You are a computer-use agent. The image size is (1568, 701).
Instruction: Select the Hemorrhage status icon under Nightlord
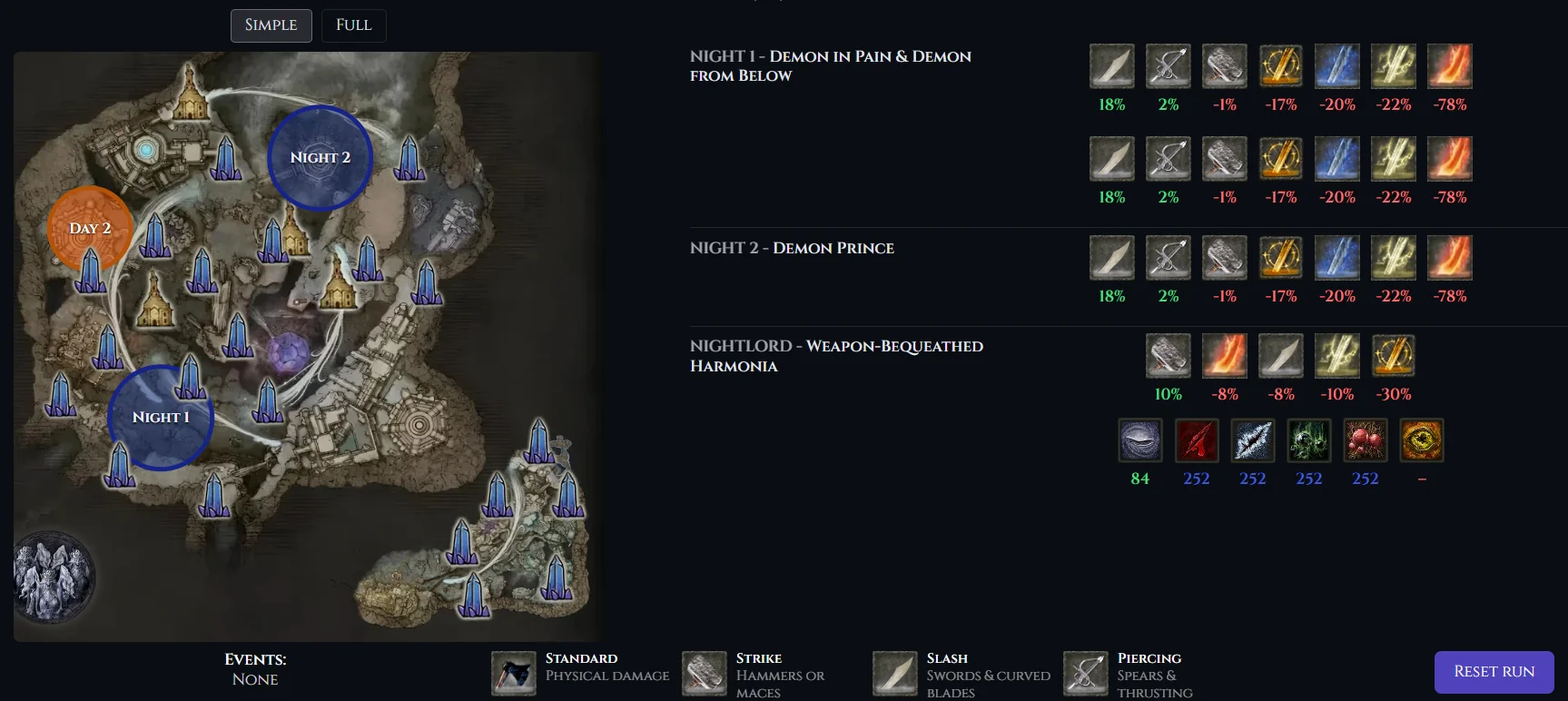point(1197,439)
